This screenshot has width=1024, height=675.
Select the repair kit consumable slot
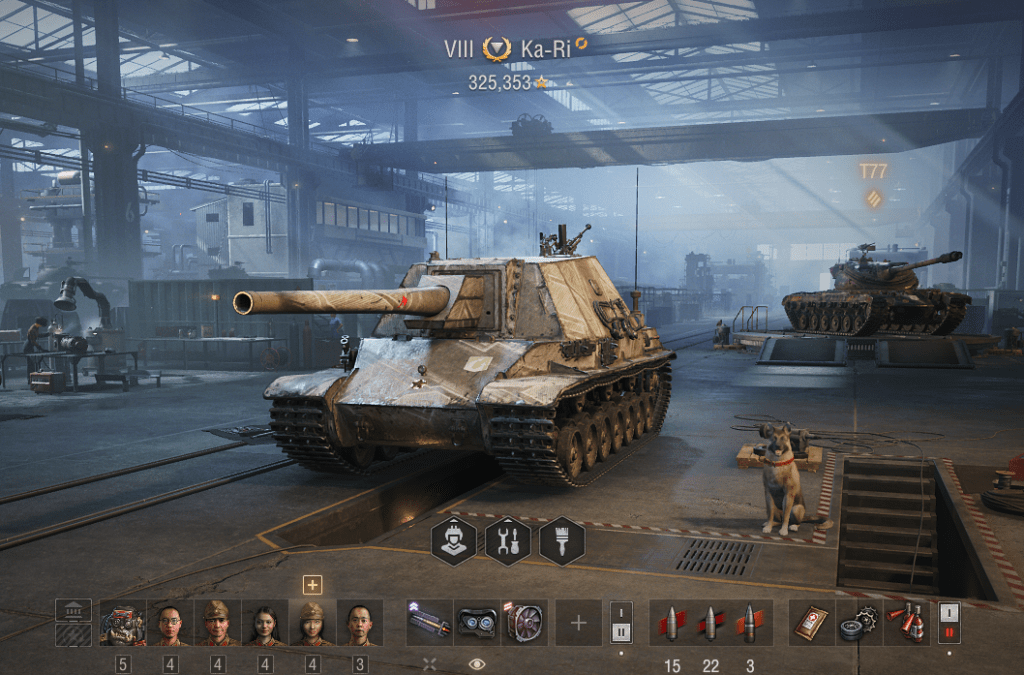point(858,623)
